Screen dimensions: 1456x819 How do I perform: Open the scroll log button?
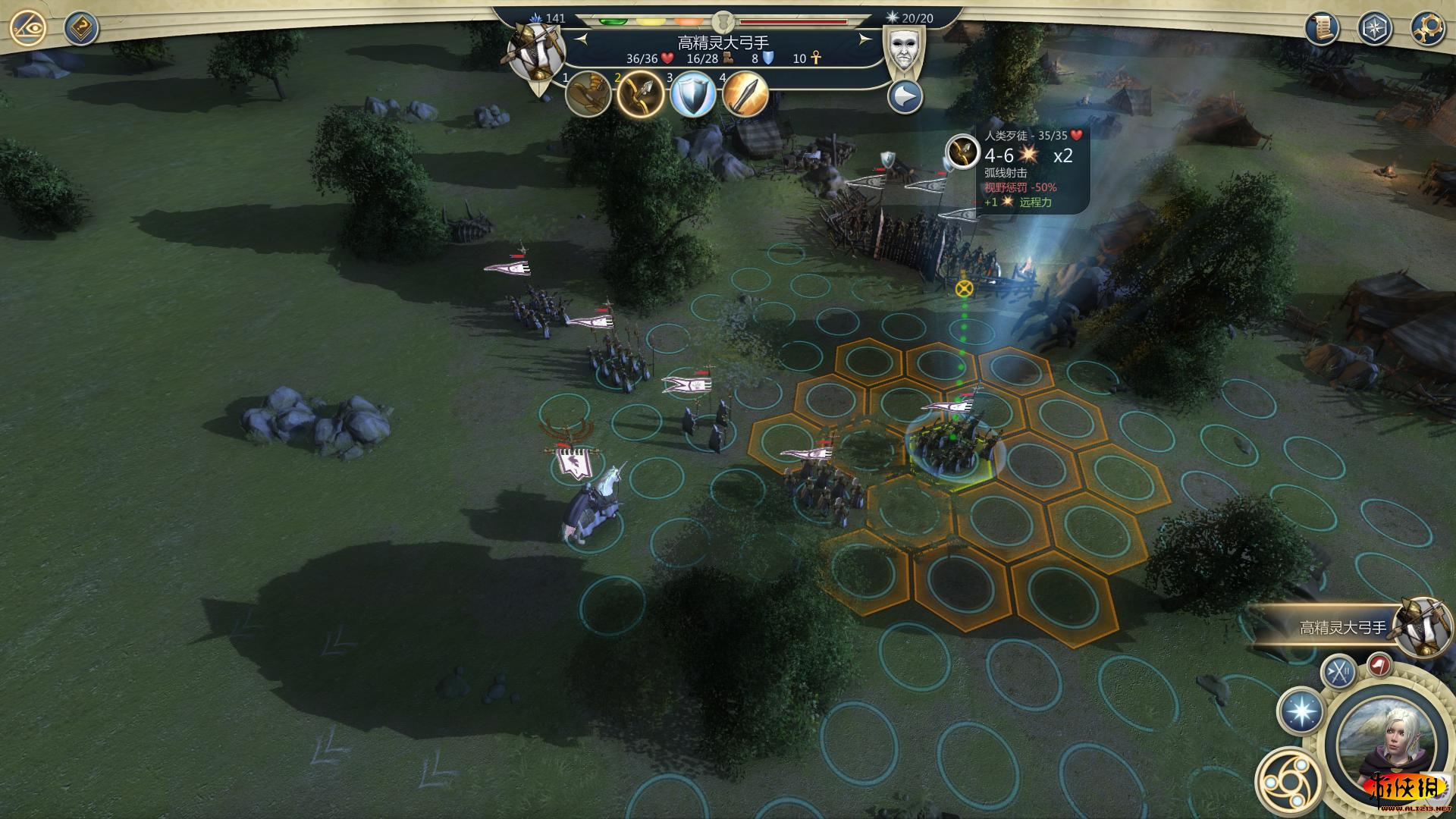coord(1322,29)
